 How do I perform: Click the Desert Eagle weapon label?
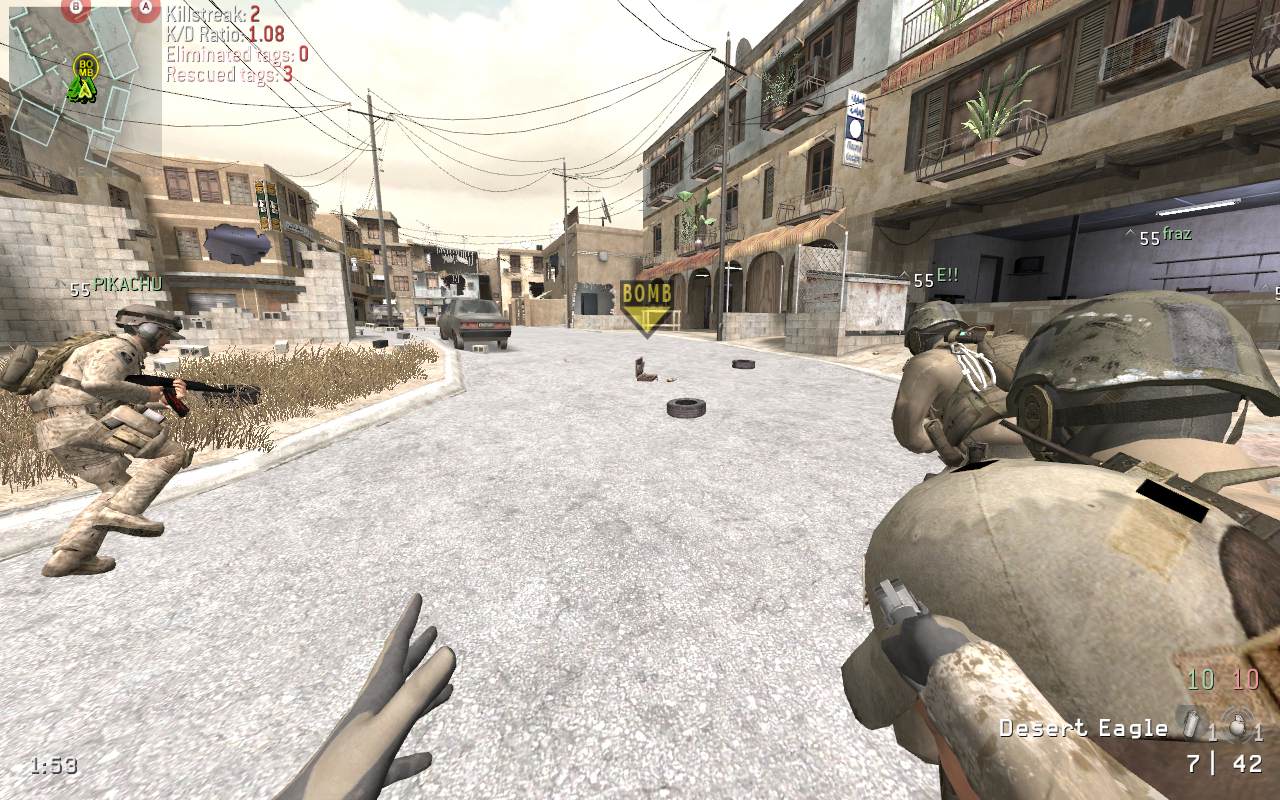pos(1083,728)
